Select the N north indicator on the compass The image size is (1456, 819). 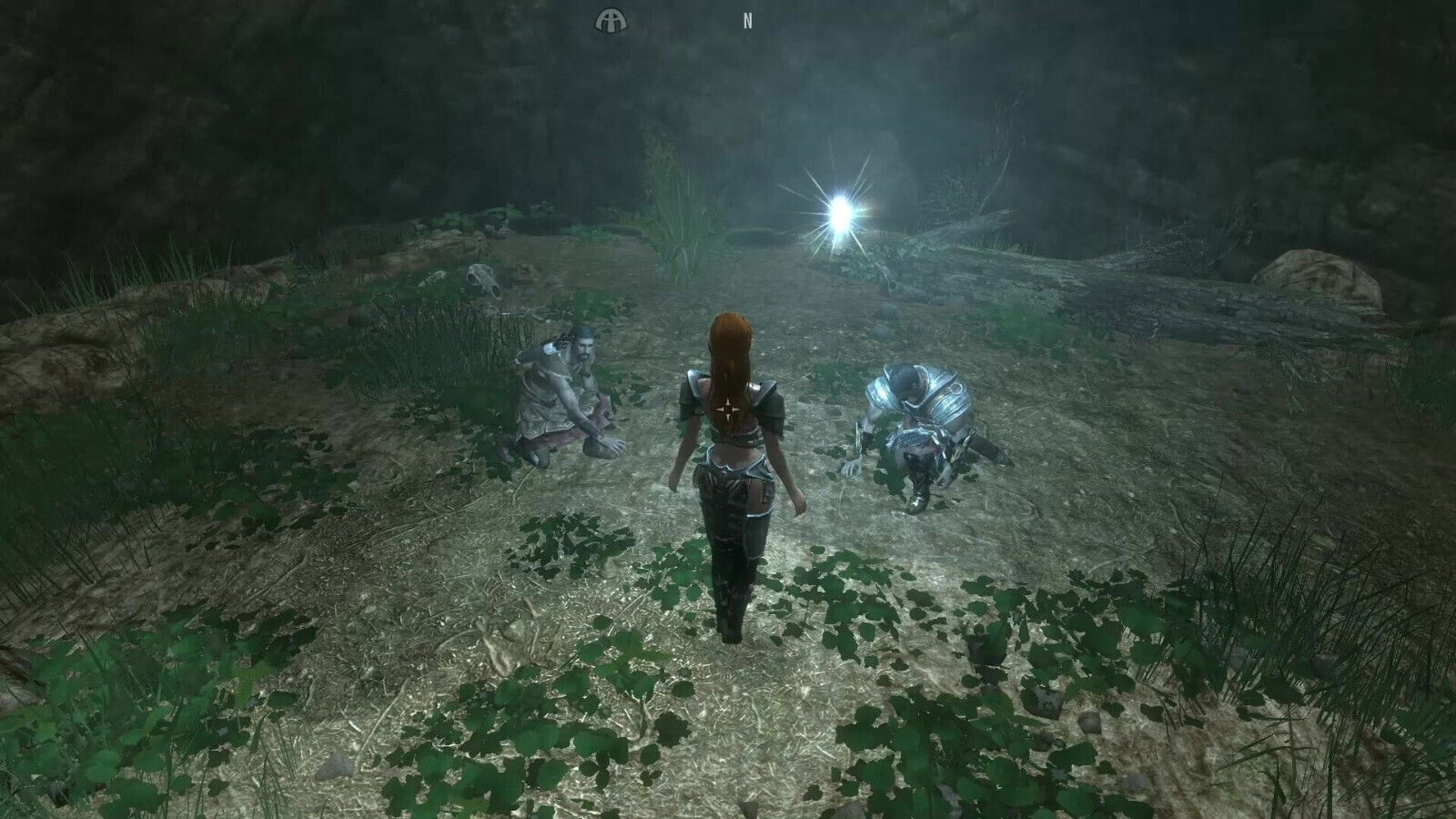(x=747, y=18)
